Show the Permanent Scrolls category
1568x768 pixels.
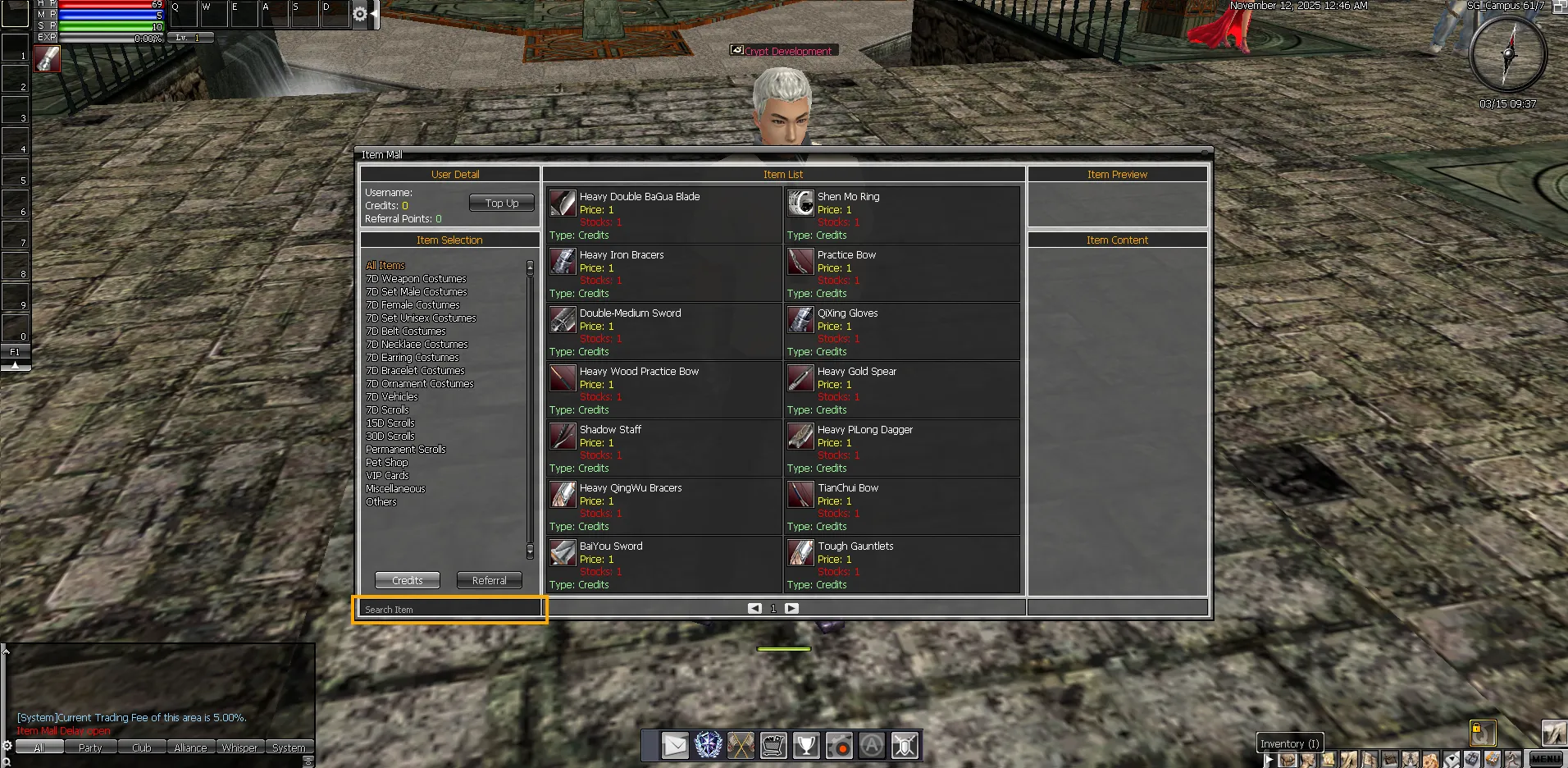pos(406,450)
